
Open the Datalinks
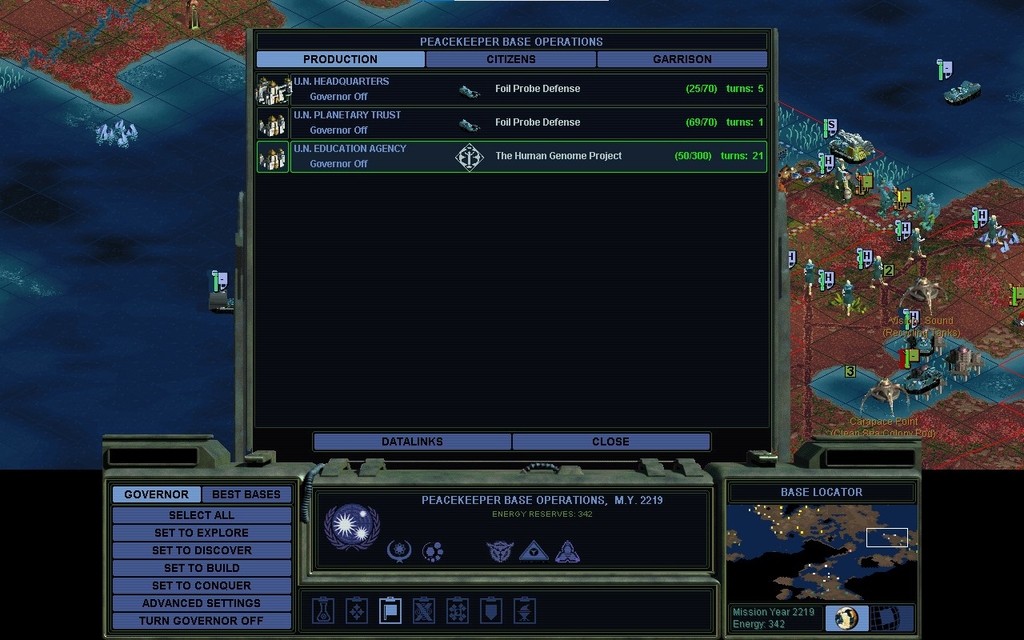tap(412, 441)
